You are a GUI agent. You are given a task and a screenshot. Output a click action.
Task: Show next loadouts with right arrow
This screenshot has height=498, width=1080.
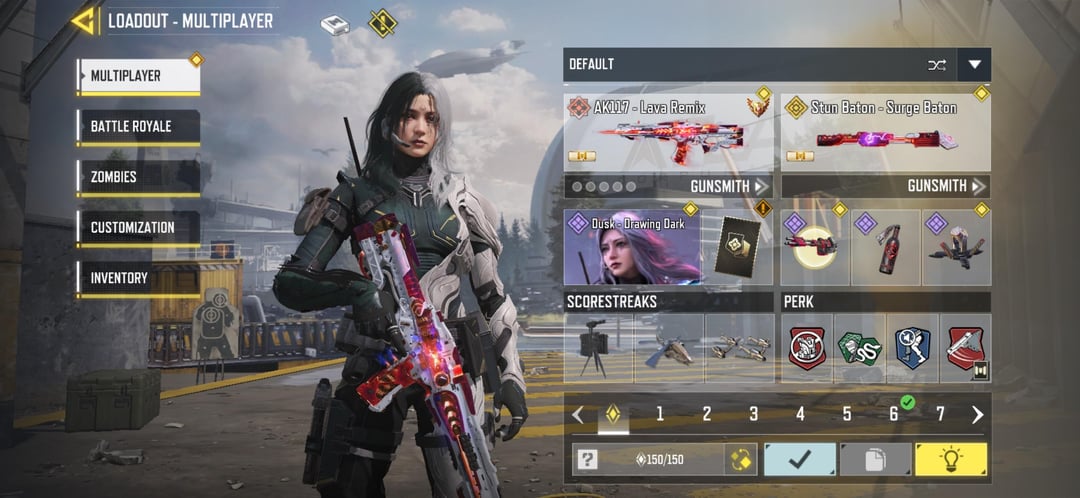977,414
